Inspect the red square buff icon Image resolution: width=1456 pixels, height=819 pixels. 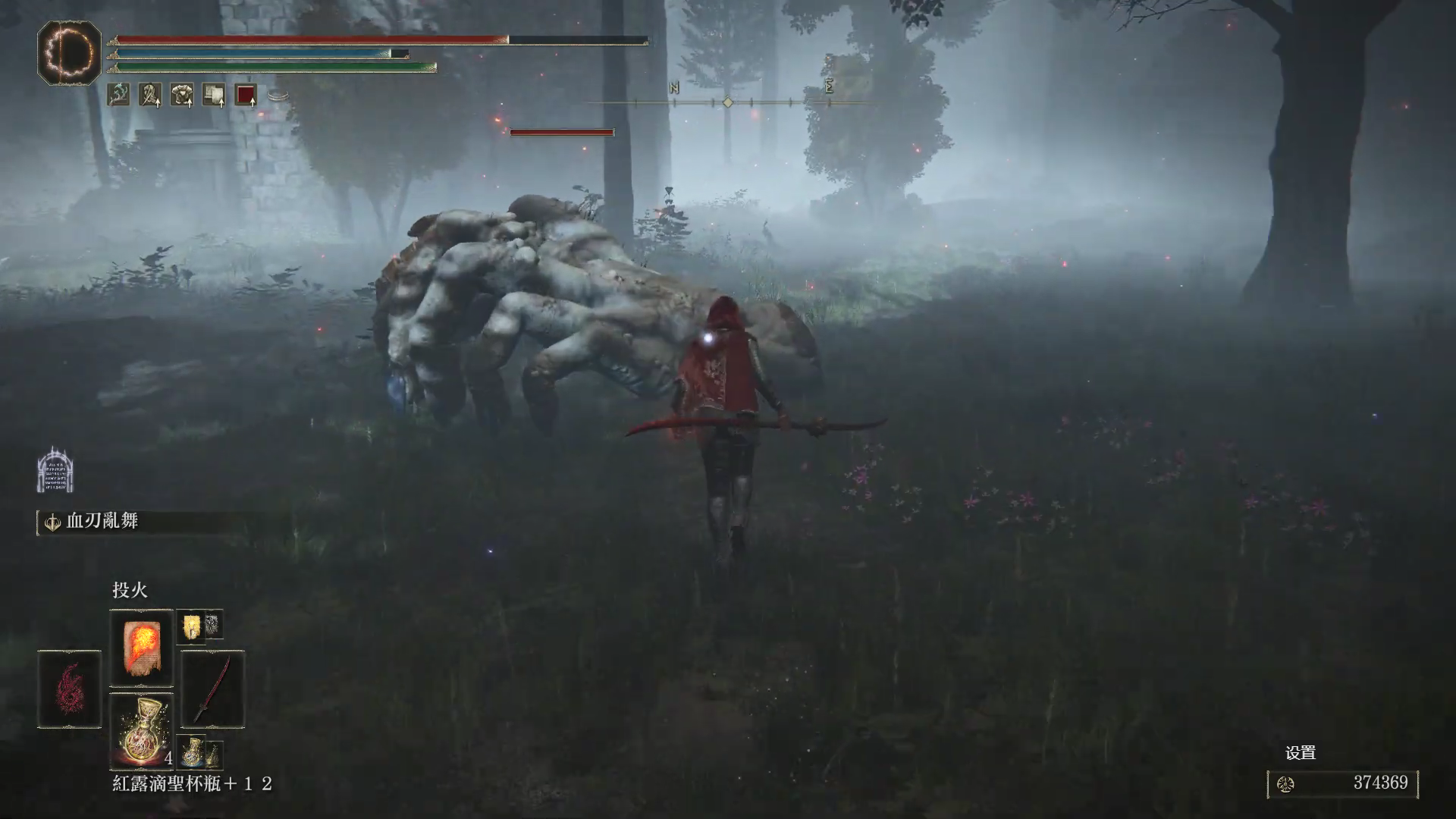(x=246, y=95)
